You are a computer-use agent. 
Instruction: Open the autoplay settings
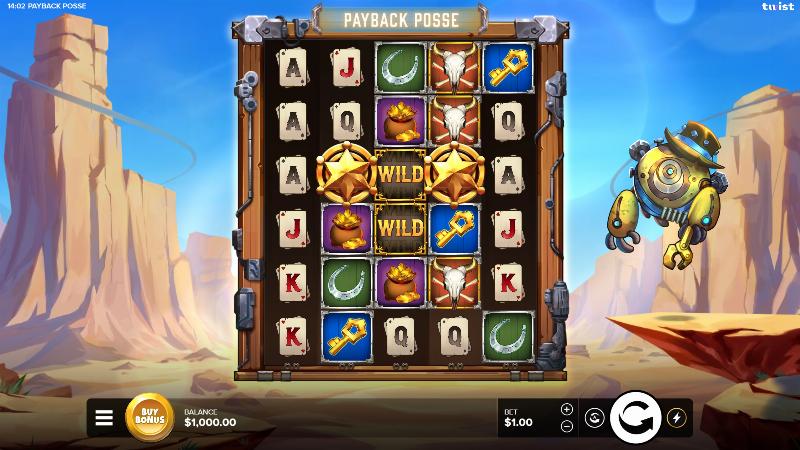[593, 418]
